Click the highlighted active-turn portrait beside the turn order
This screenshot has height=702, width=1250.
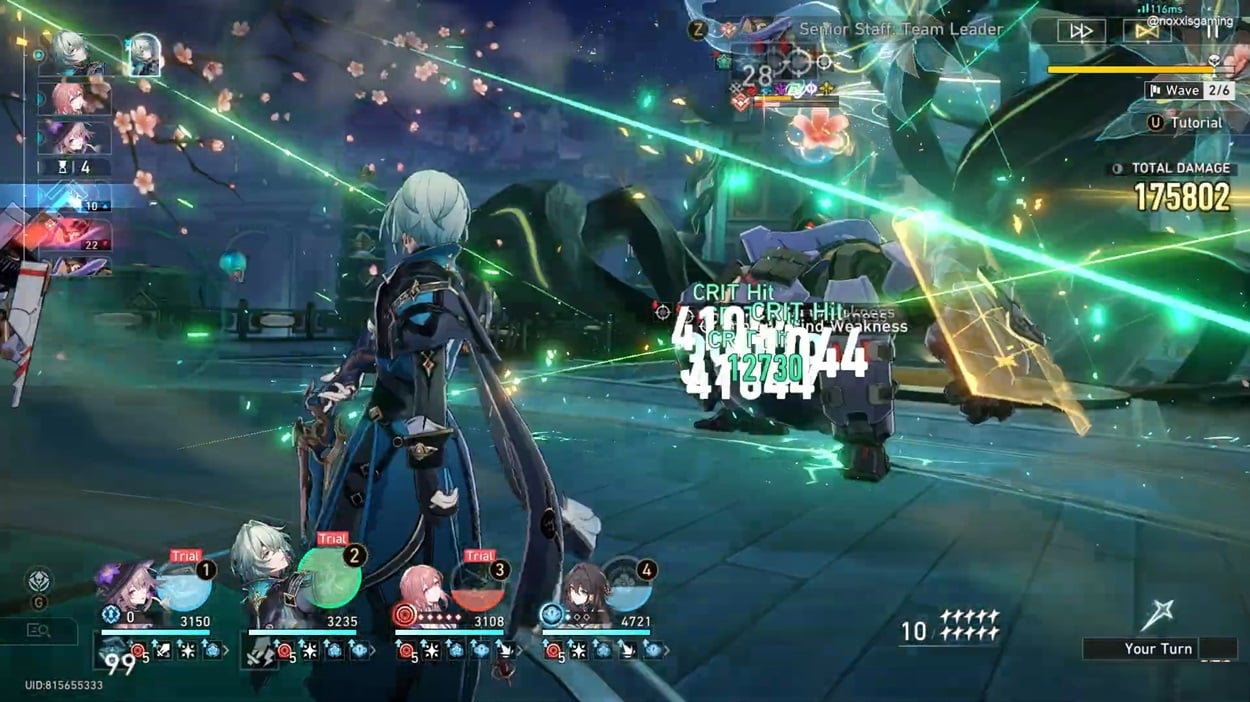click(143, 55)
